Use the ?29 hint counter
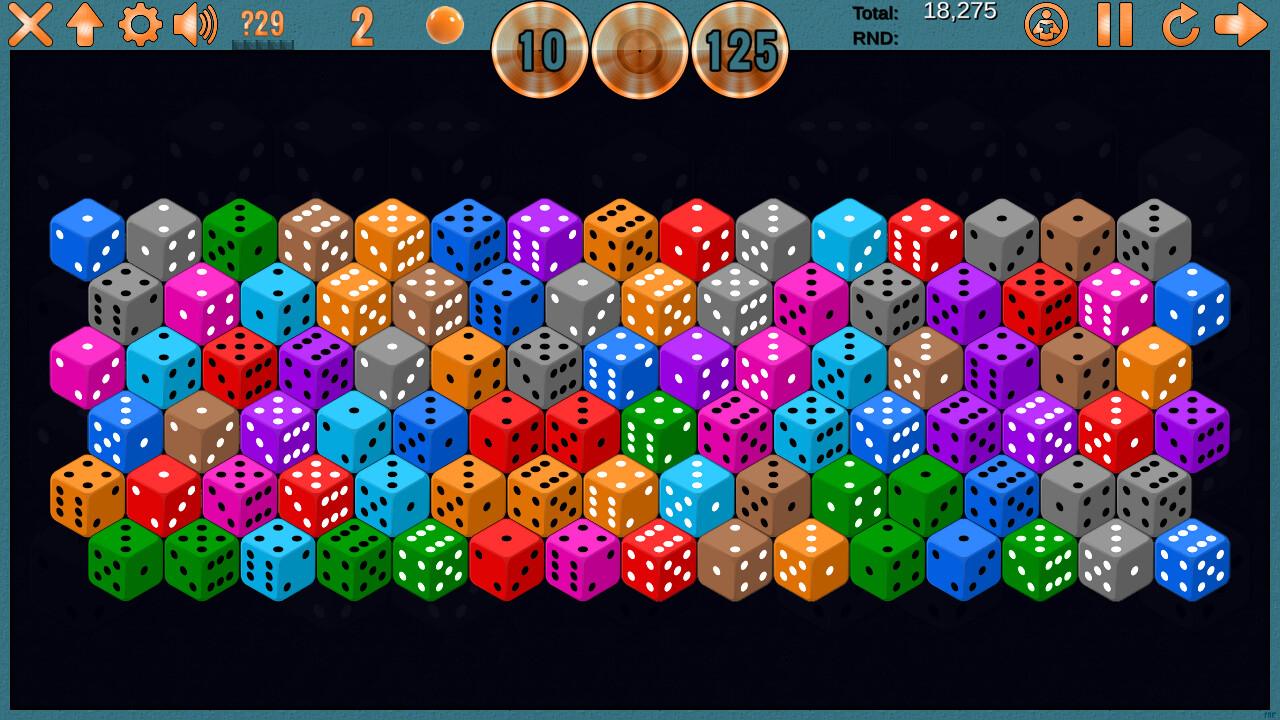The image size is (1280, 720). click(x=263, y=25)
